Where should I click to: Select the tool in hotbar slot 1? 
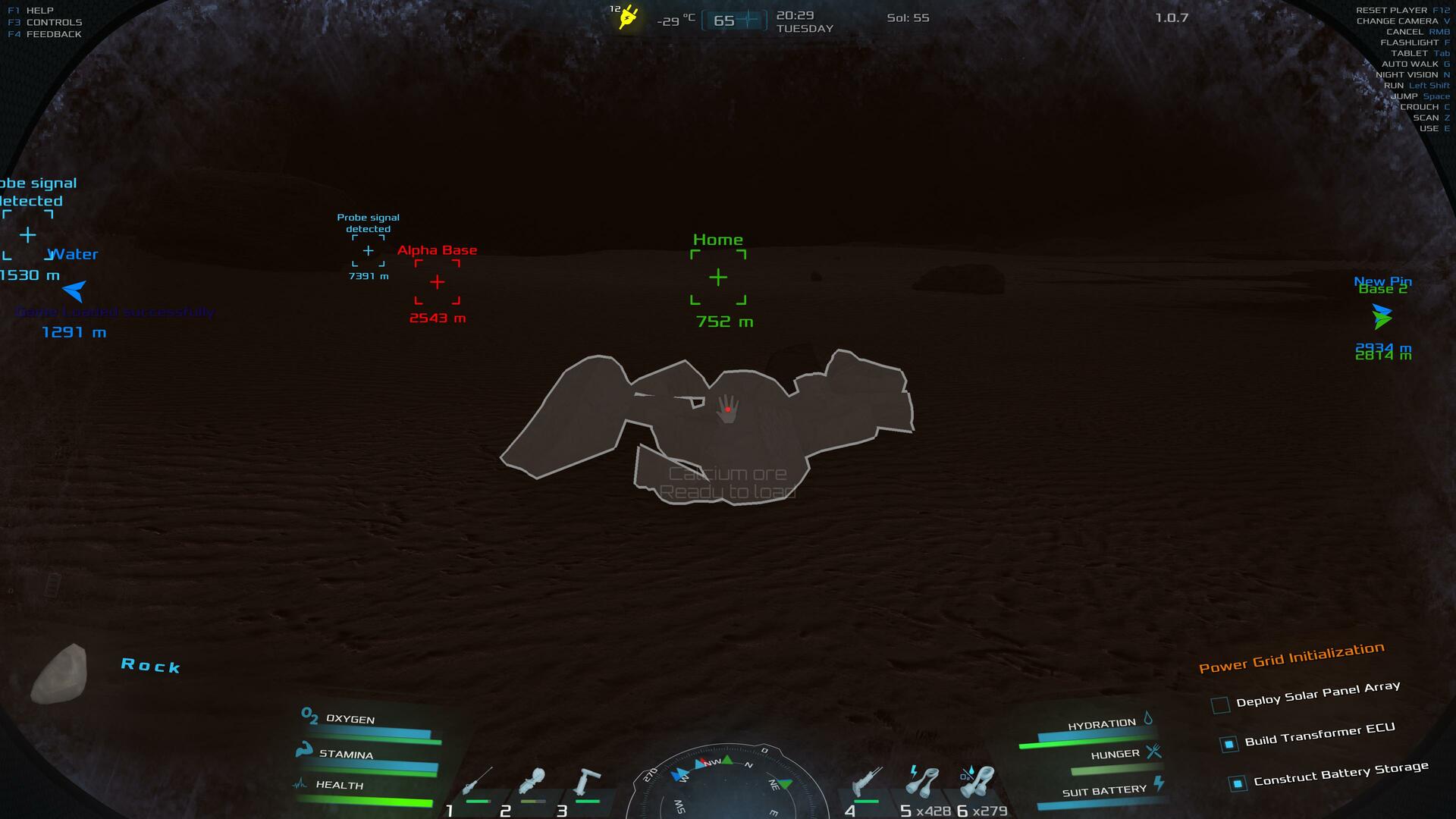pos(478,782)
